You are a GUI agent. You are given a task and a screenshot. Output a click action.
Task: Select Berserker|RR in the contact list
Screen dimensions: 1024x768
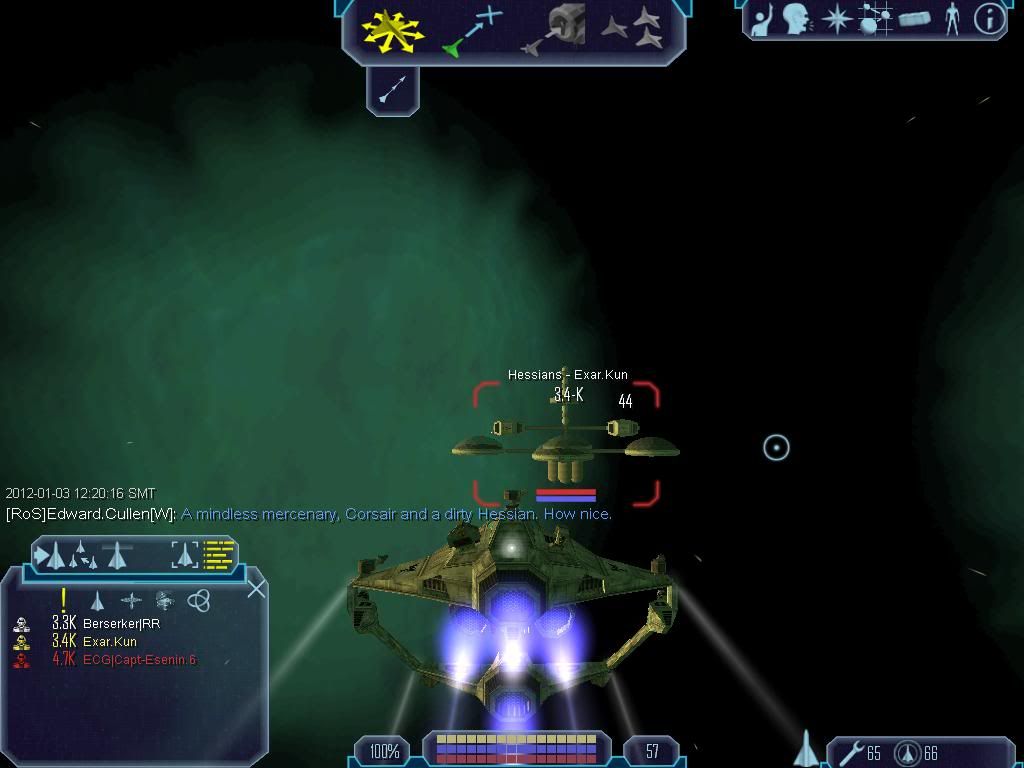[121, 623]
